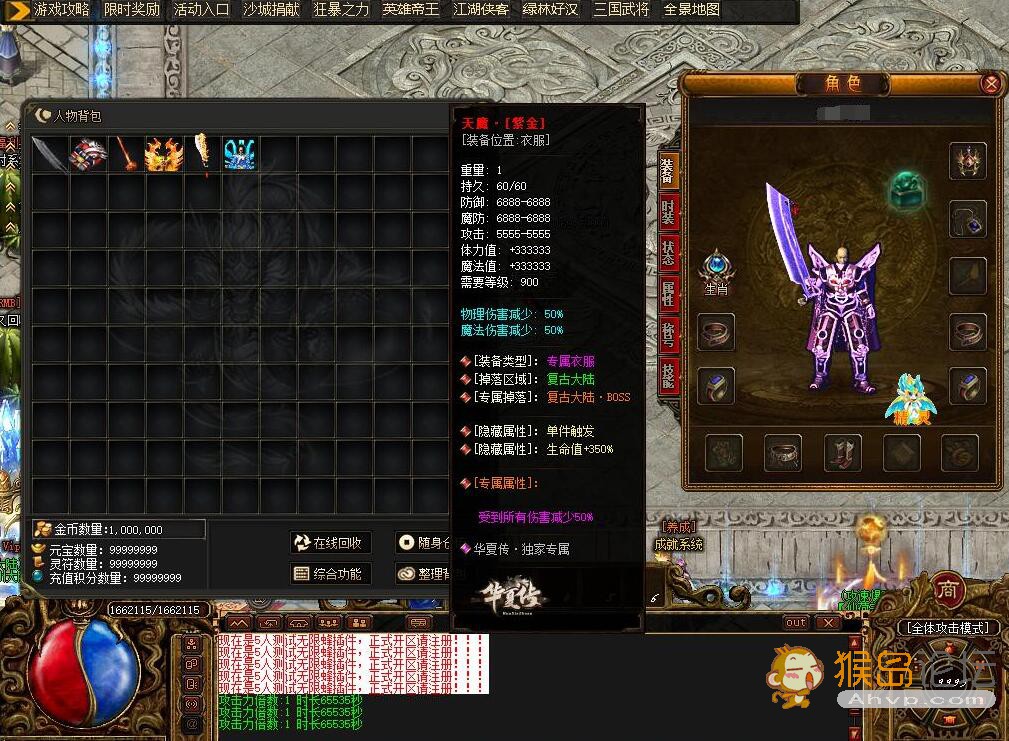Select the grey blade in the backpack

pyautogui.click(x=49, y=155)
